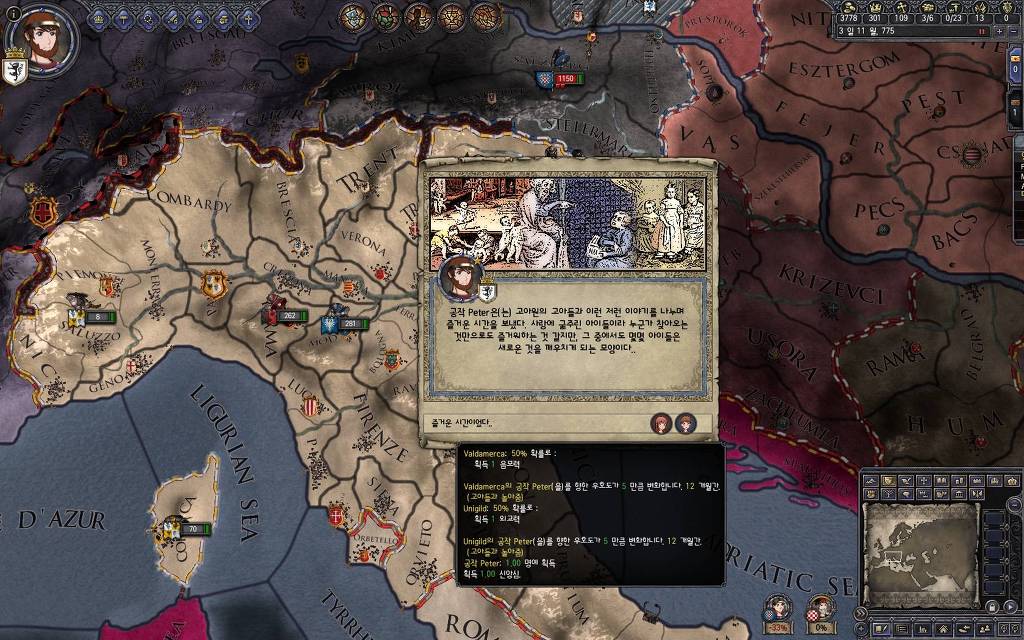Open the first stained-glass alert icon
The image size is (1024, 640).
(x=352, y=17)
